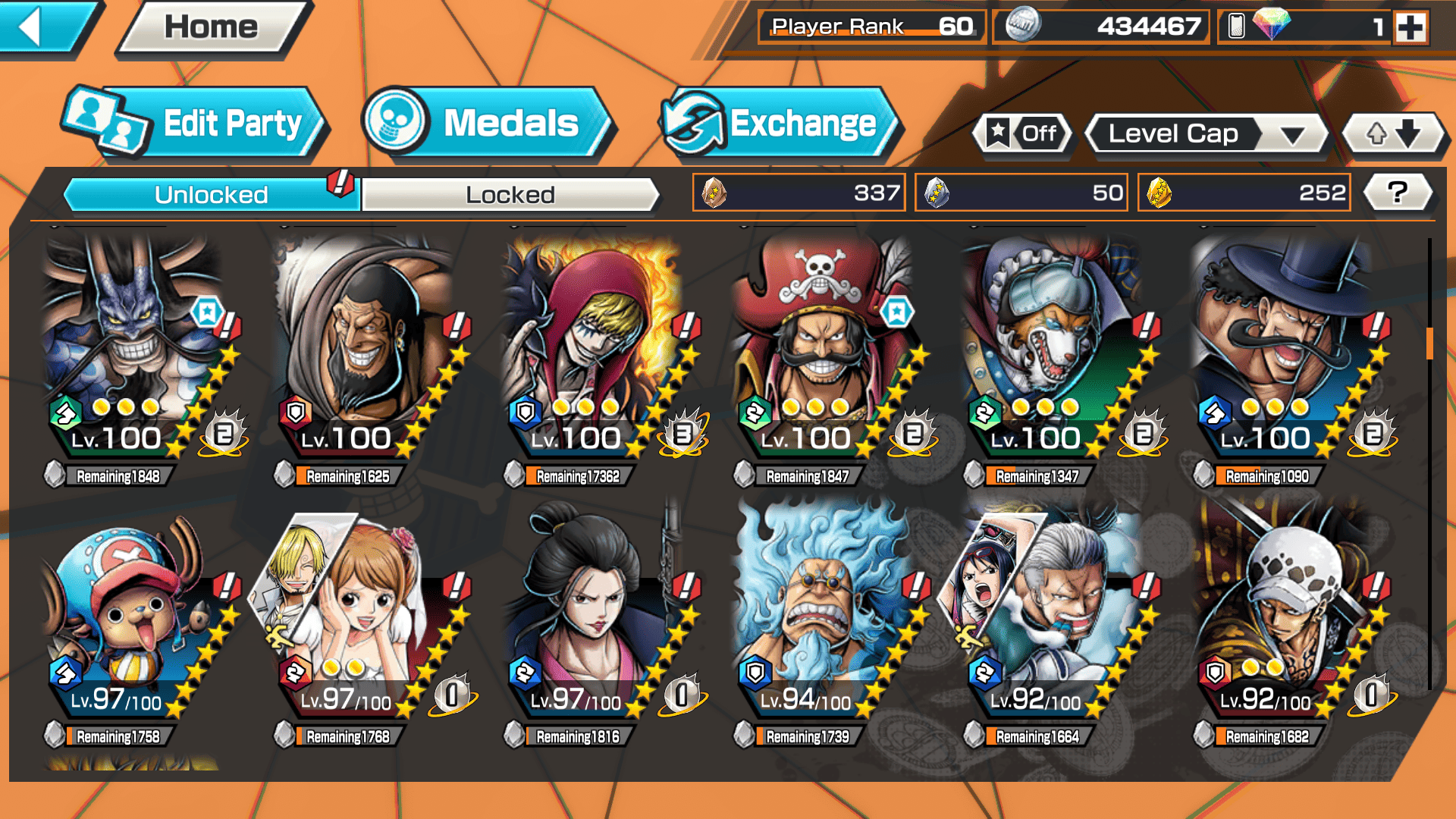Return to the Home screen
The image size is (1456, 819).
(212, 28)
